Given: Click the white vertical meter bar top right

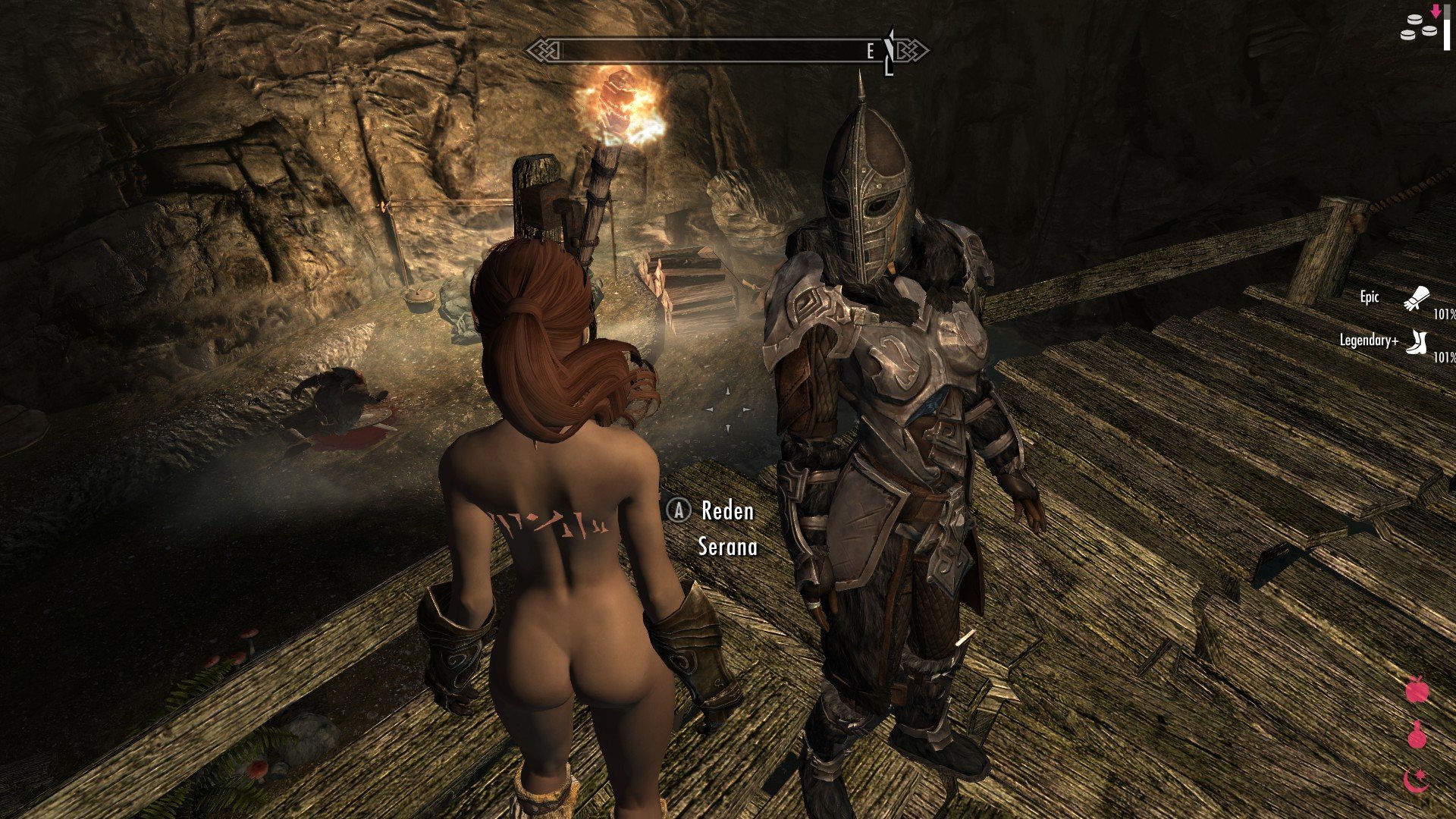Looking at the screenshot, I should click(1446, 27).
